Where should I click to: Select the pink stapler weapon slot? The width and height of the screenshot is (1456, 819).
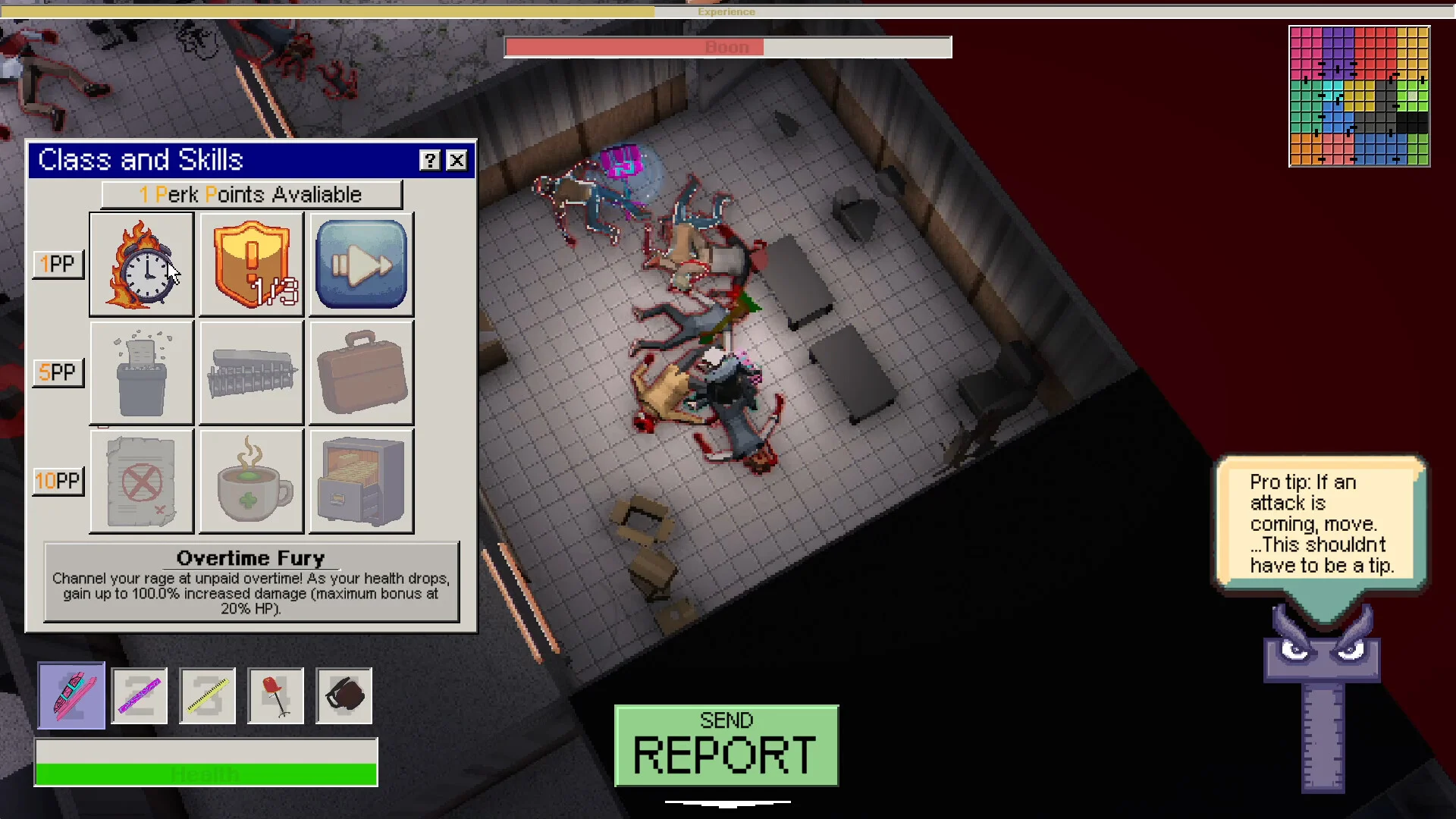click(x=72, y=695)
